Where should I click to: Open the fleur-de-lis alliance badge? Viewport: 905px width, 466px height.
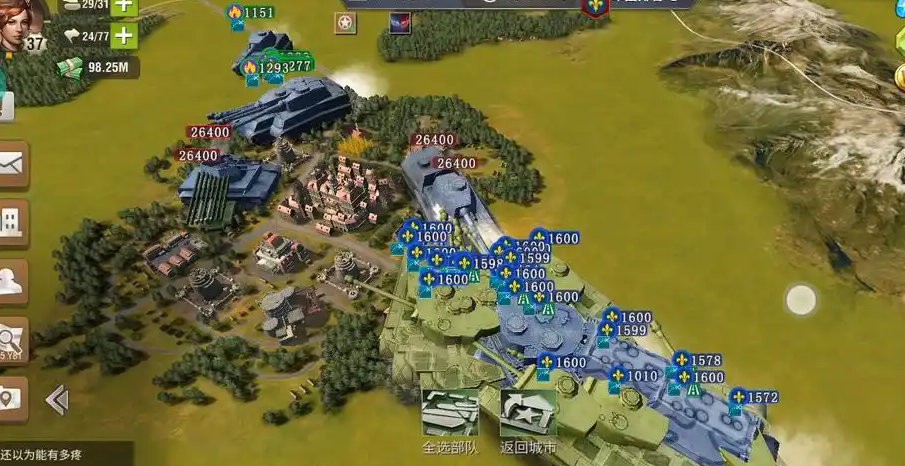[x=596, y=6]
